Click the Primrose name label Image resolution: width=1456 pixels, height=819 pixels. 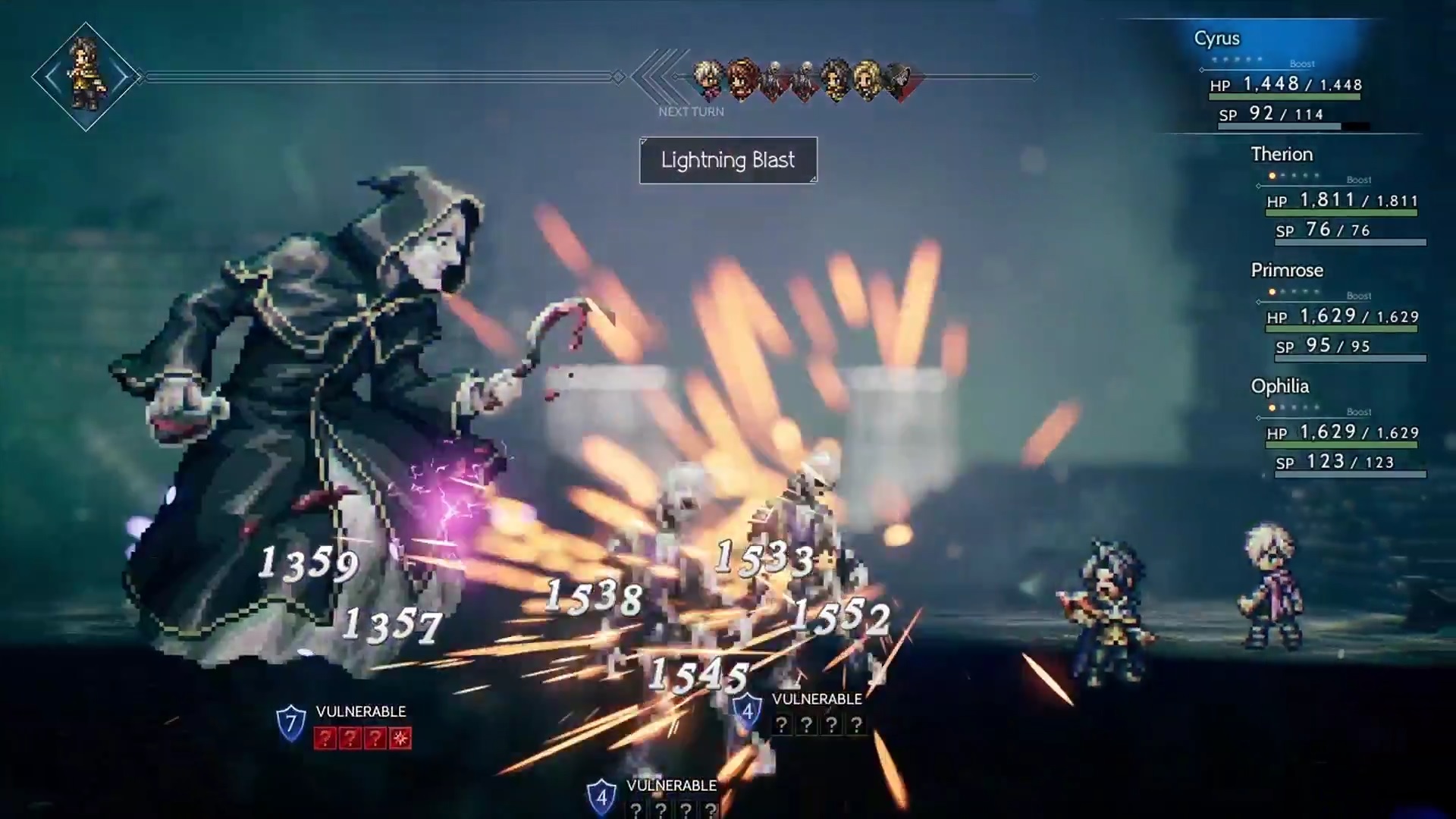(x=1287, y=270)
